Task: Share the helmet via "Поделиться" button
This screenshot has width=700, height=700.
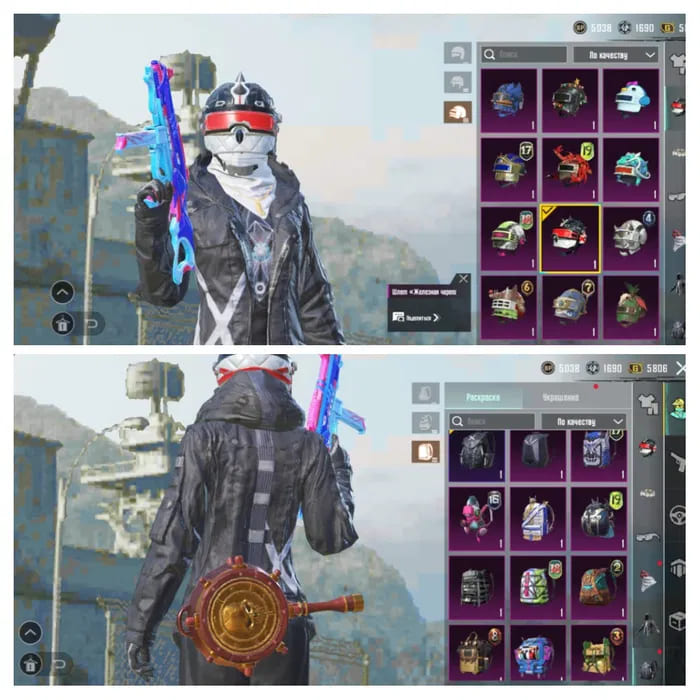Action: pyautogui.click(x=416, y=316)
